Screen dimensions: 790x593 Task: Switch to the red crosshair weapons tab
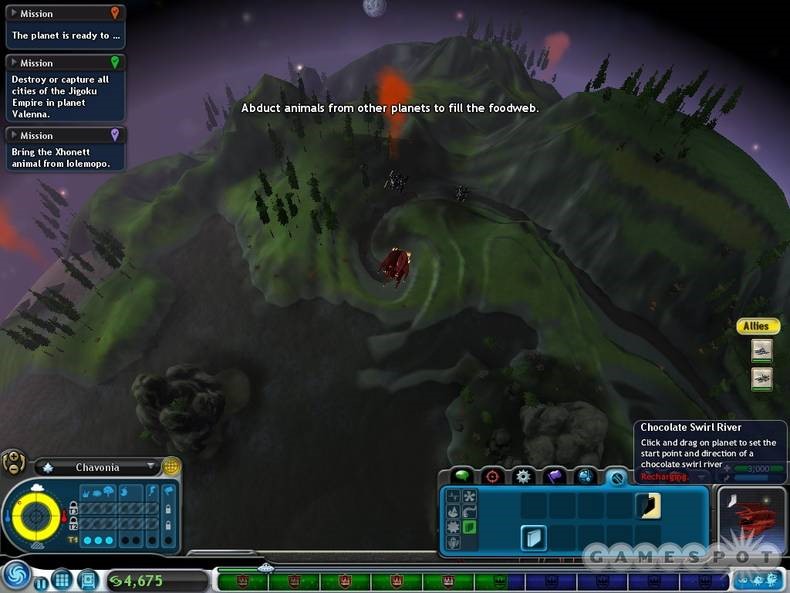coord(491,475)
